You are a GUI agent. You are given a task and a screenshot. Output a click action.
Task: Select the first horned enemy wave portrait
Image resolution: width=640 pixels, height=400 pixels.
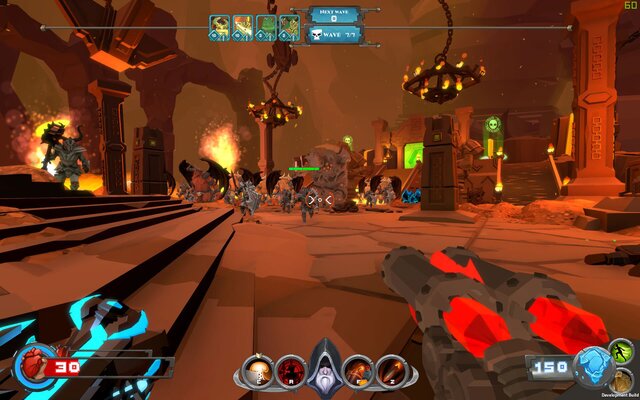[x=219, y=26]
